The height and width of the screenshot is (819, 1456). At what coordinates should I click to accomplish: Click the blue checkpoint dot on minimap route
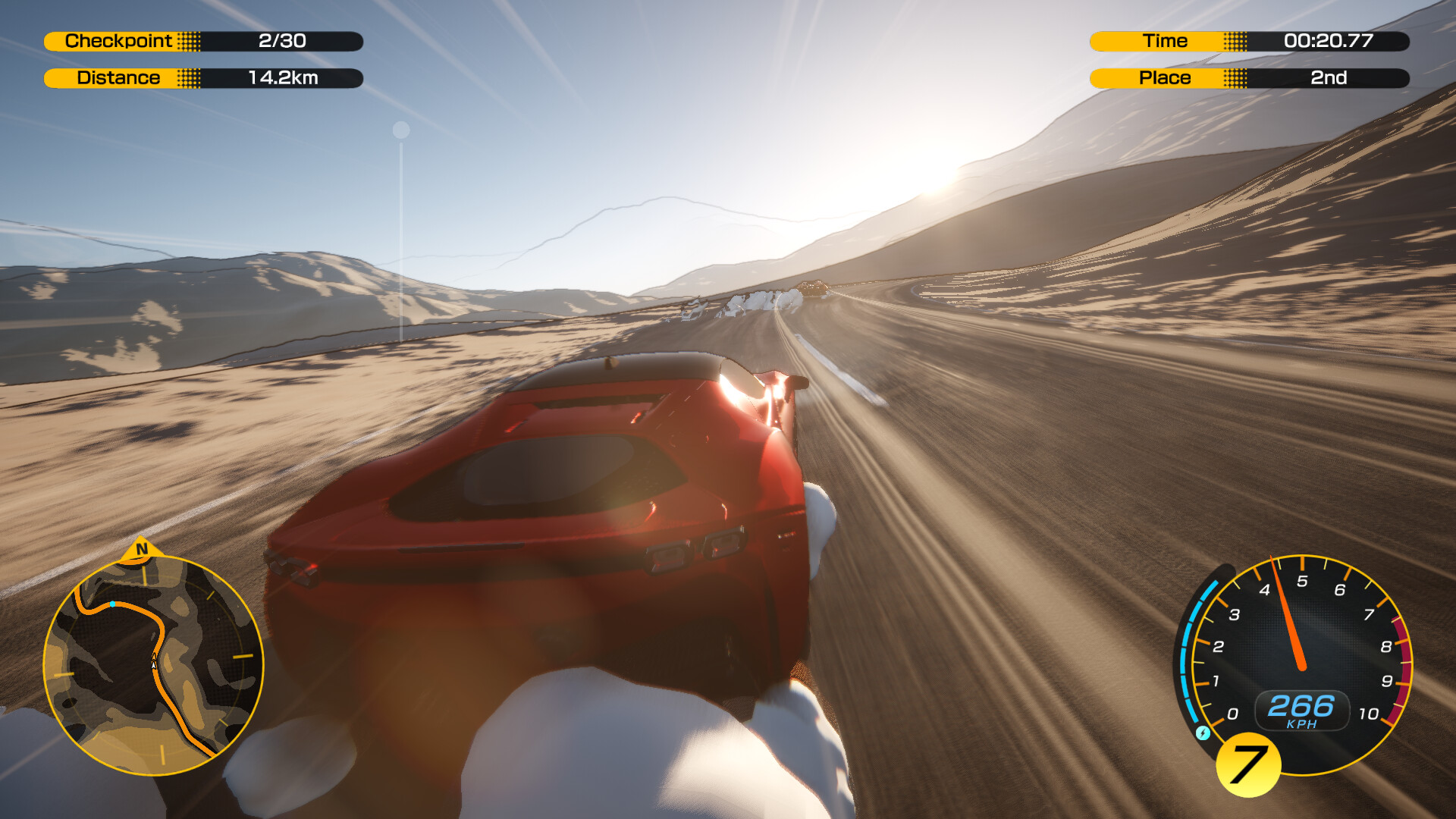click(x=114, y=604)
